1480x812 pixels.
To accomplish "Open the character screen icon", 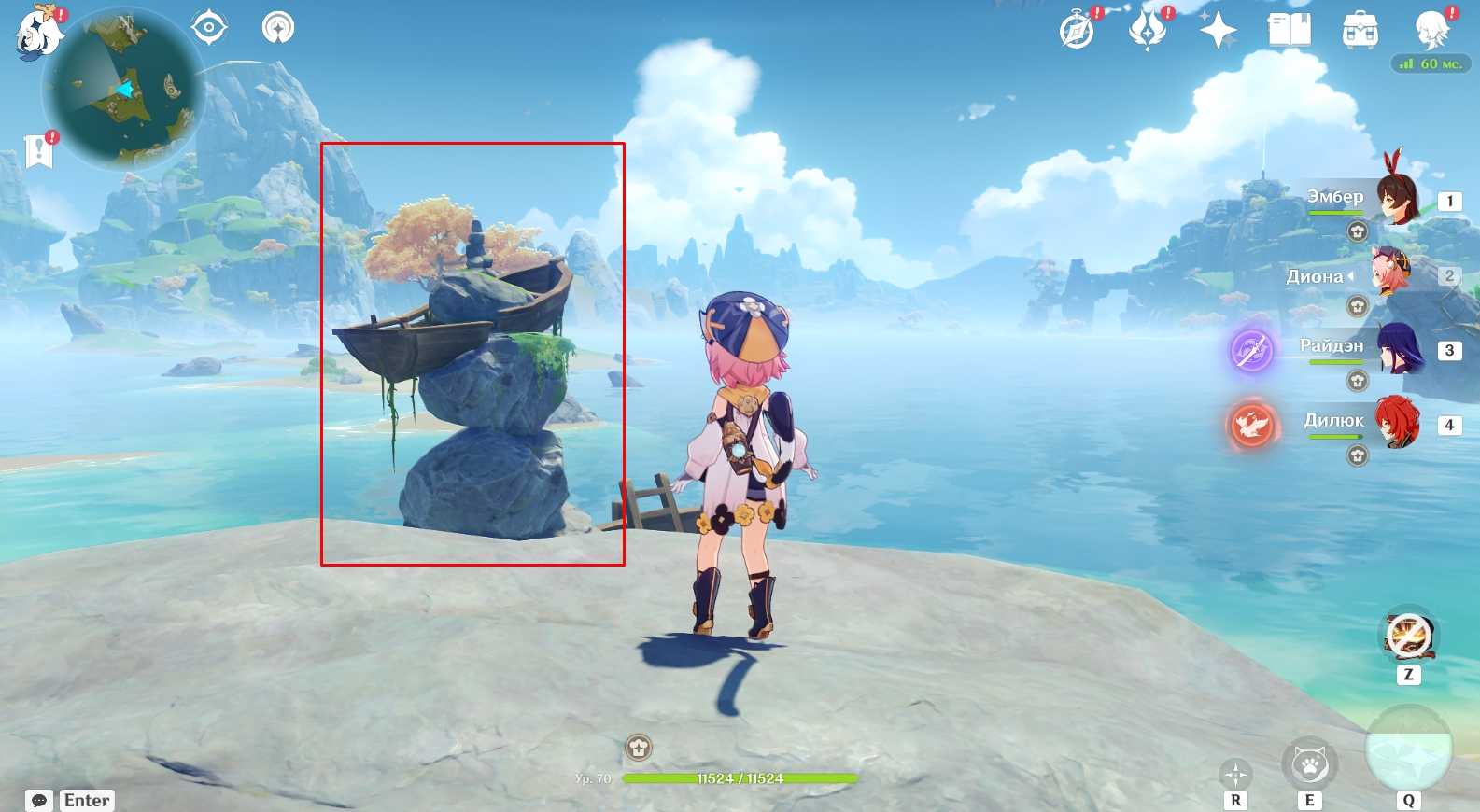I will (1431, 29).
